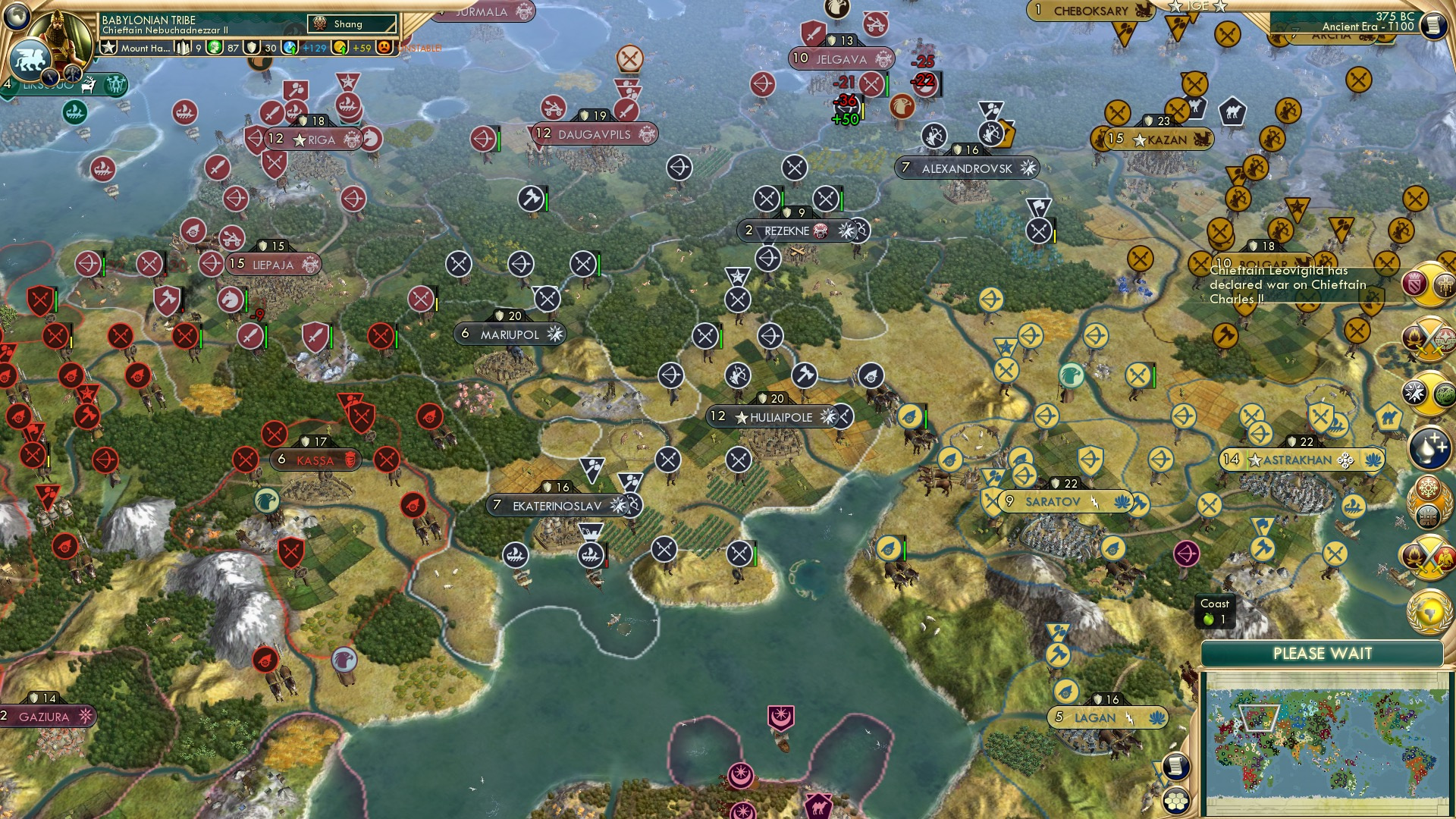Click the shield icon showing 30 in top bar
1456x819 pixels.
click(x=253, y=47)
